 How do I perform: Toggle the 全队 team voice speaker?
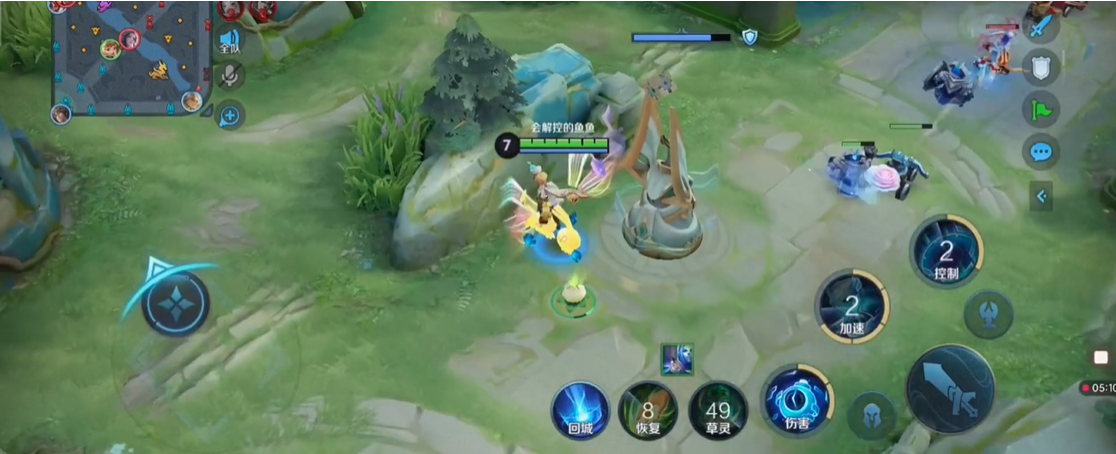(230, 42)
